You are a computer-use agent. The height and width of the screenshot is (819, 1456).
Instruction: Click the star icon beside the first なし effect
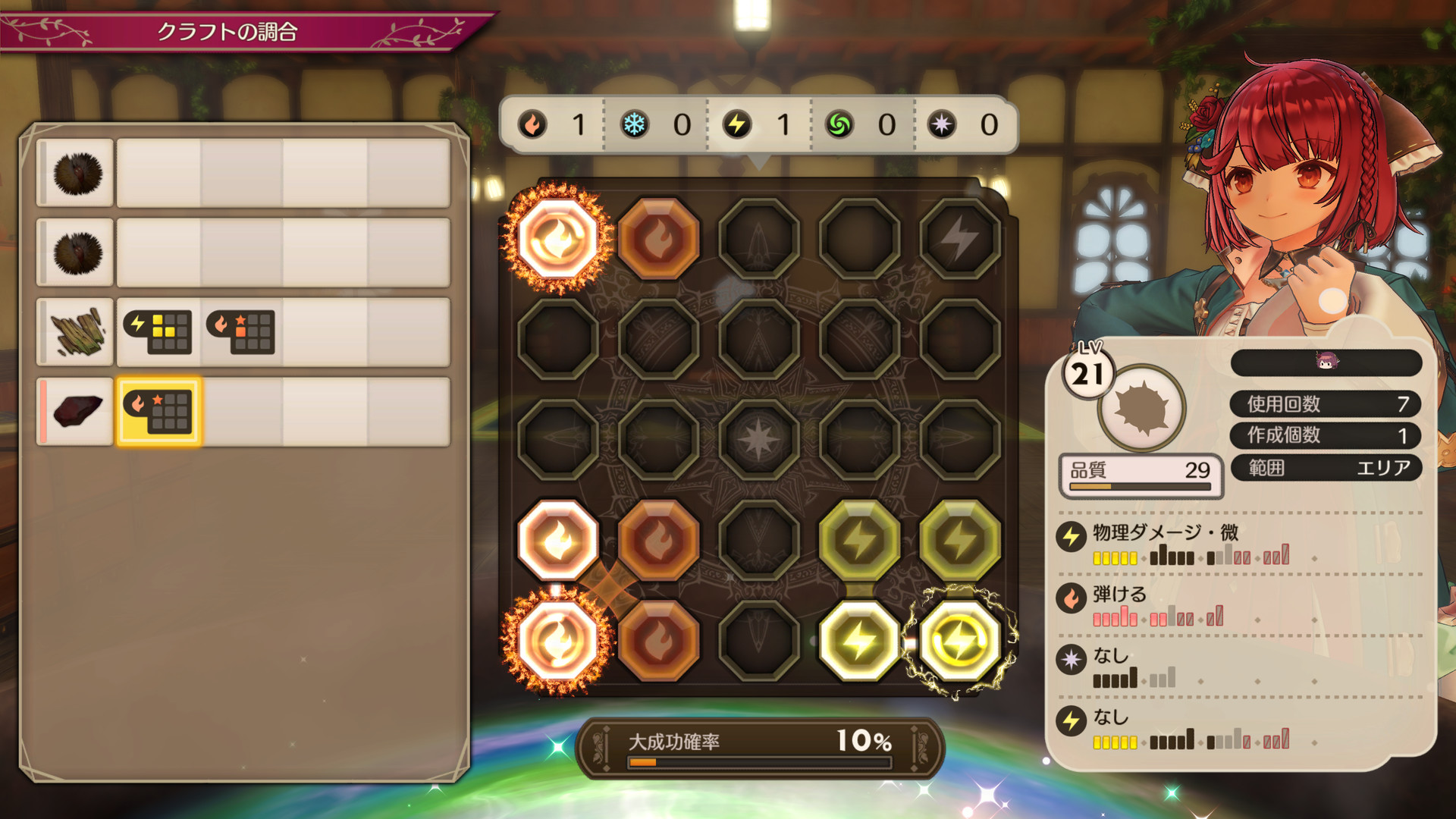pyautogui.click(x=1072, y=658)
